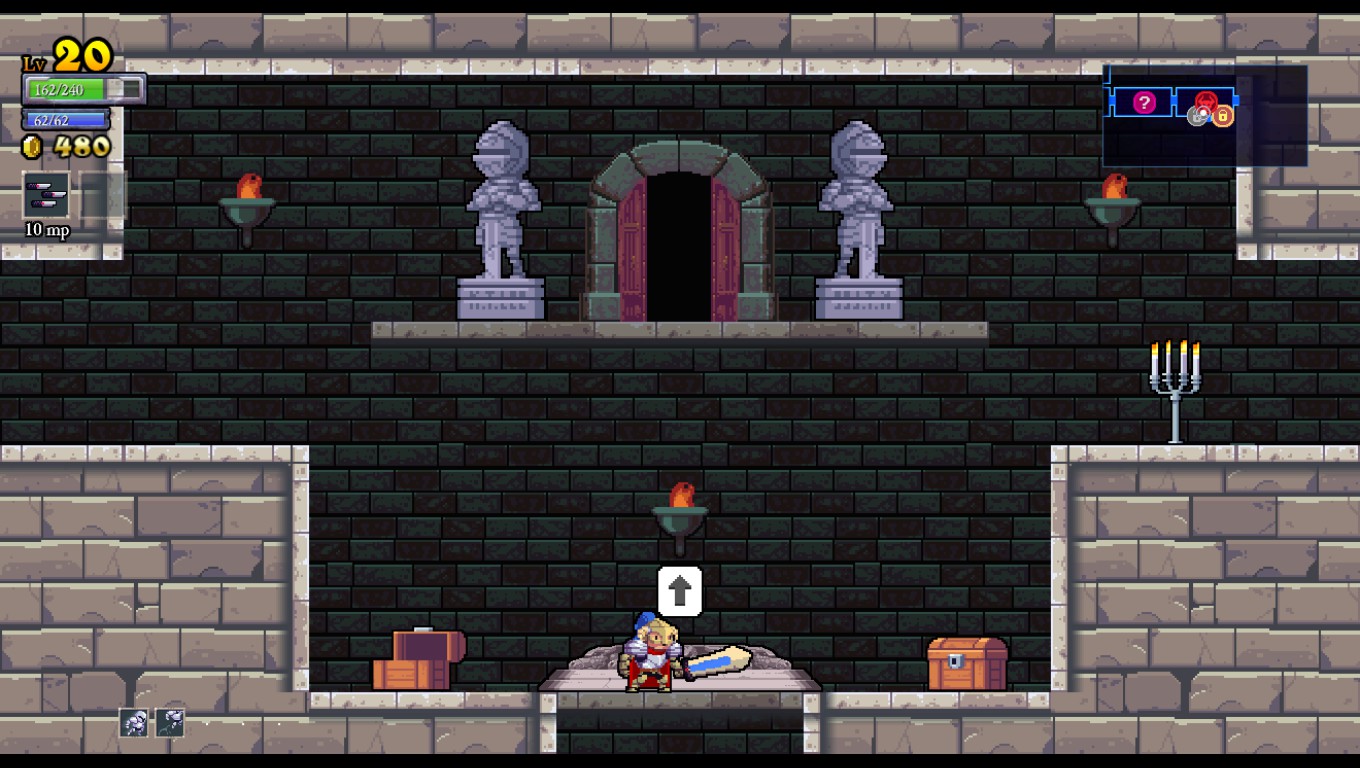
Task: Select the triple dagger spell icon
Action: (x=46, y=195)
